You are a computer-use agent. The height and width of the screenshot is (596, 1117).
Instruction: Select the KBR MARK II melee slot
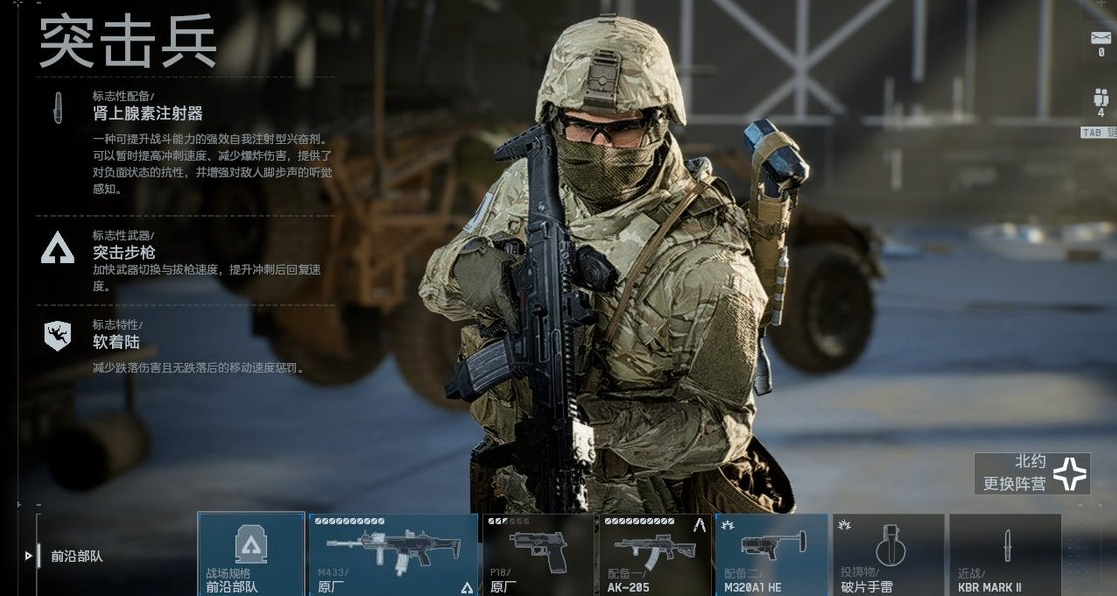pyautogui.click(x=1004, y=554)
